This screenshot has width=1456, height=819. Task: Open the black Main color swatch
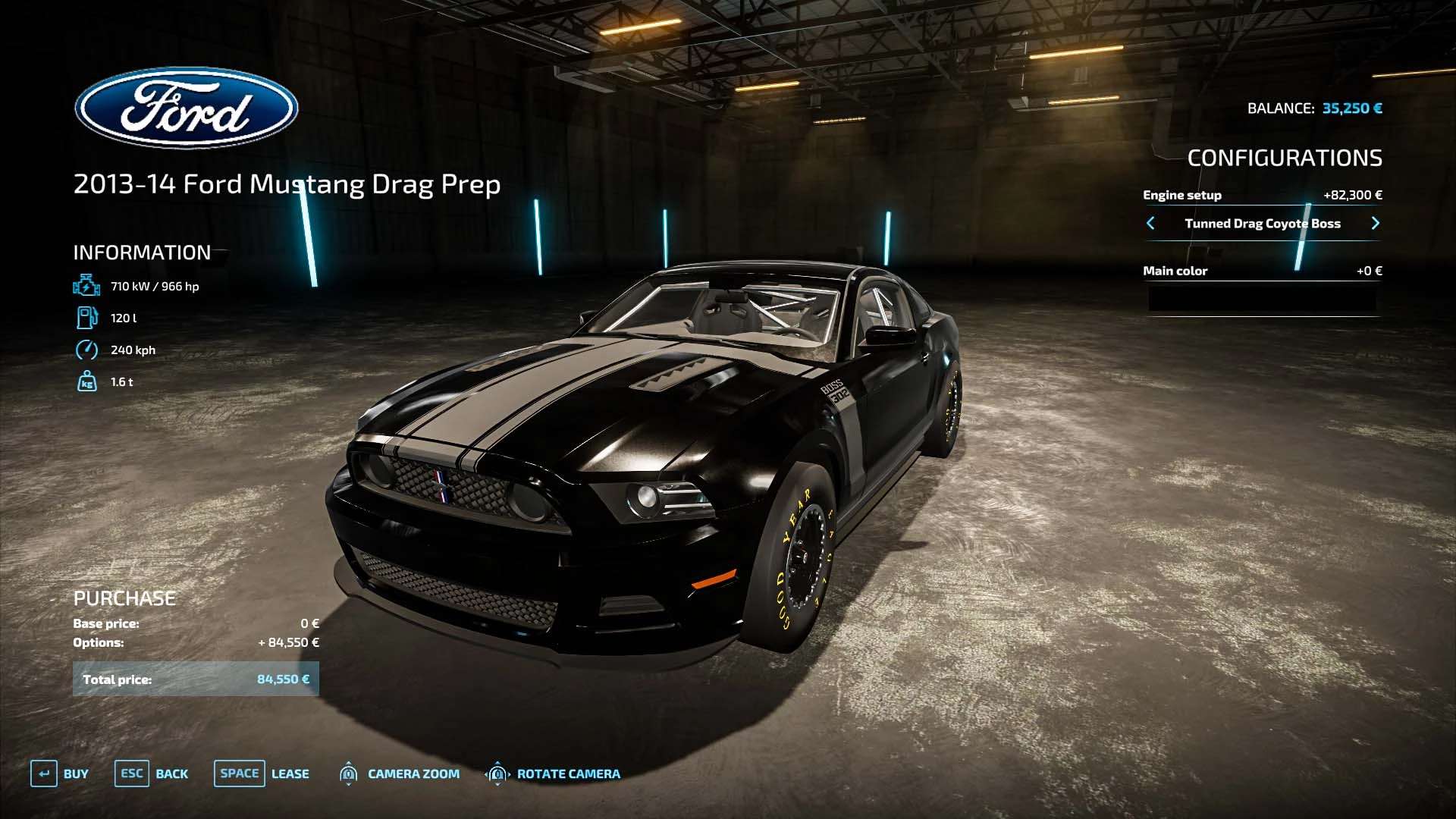pyautogui.click(x=1262, y=299)
